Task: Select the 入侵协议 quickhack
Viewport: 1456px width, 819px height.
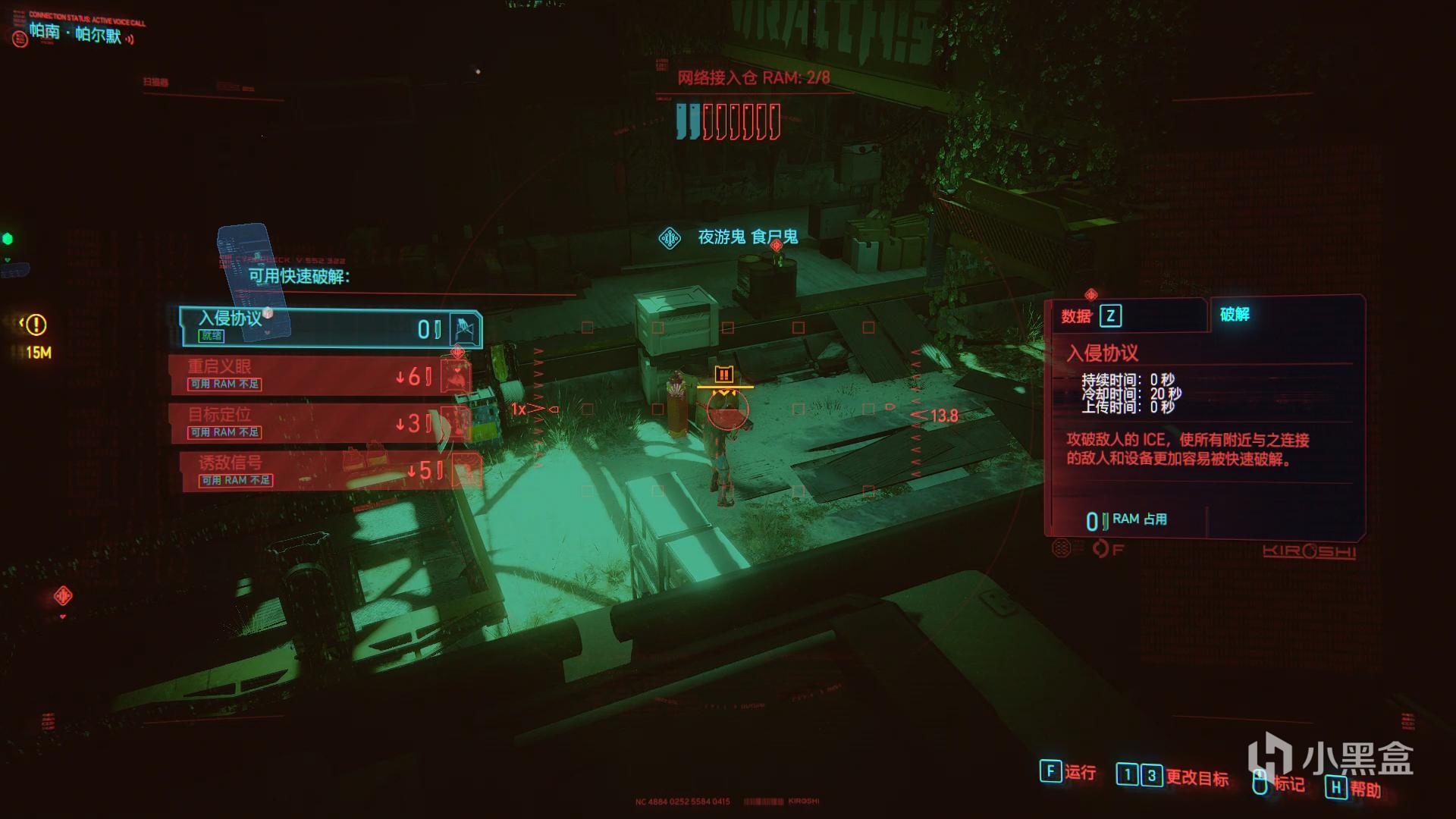Action: tap(330, 327)
